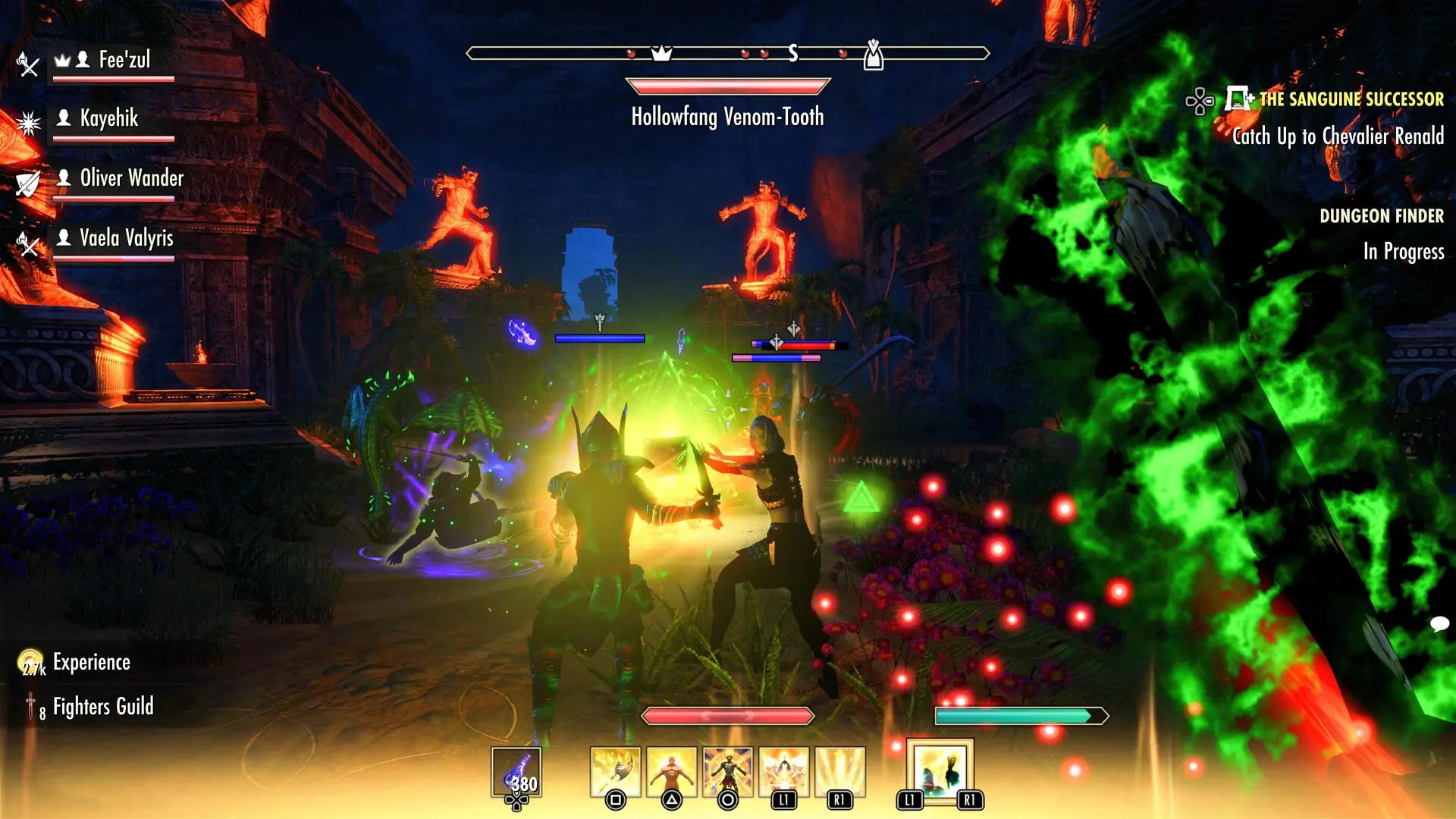This screenshot has height=819, width=1456.
Task: Activate the golden light rays ability
Action: [x=839, y=772]
